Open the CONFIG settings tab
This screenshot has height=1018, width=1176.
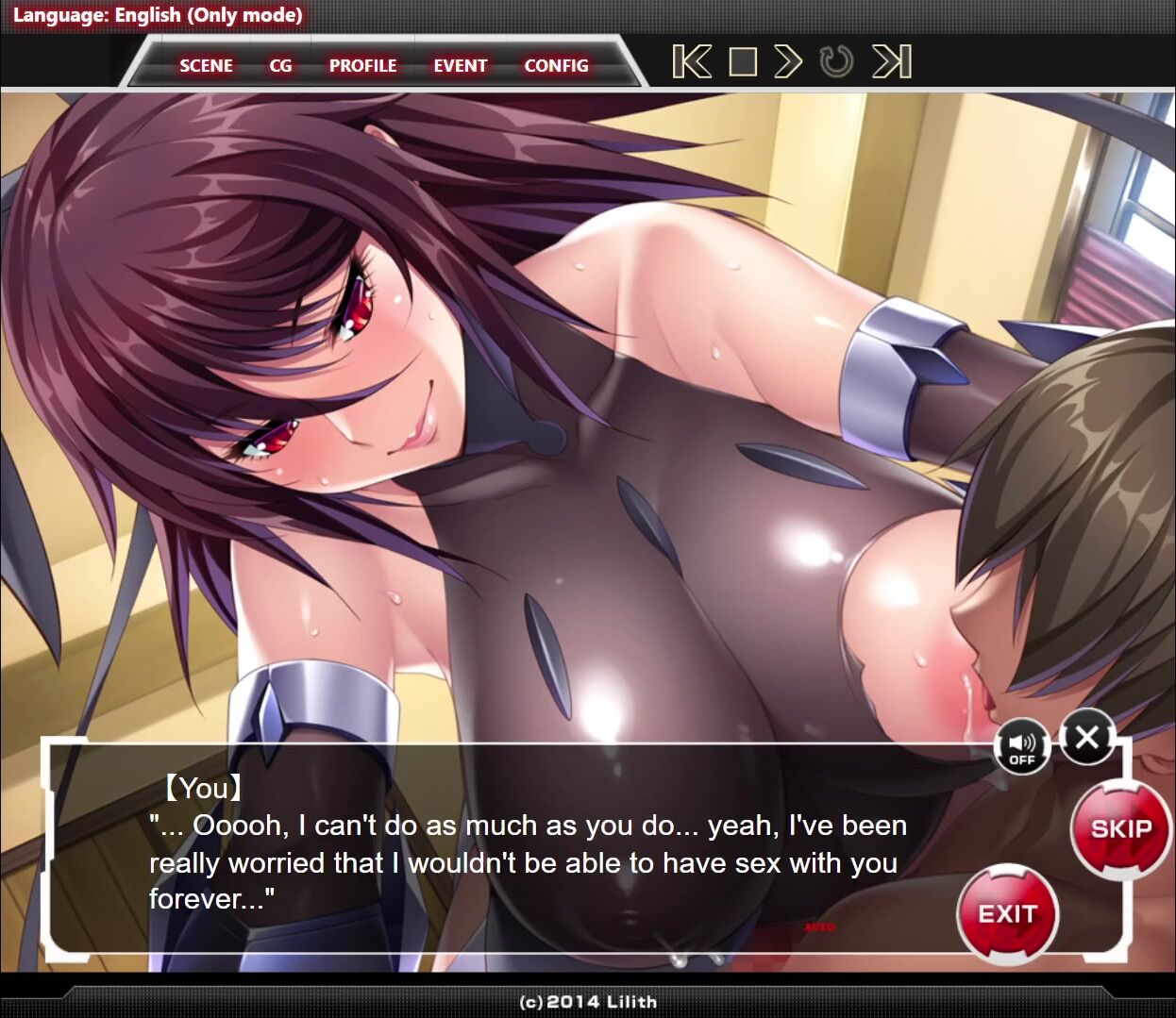pyautogui.click(x=556, y=66)
